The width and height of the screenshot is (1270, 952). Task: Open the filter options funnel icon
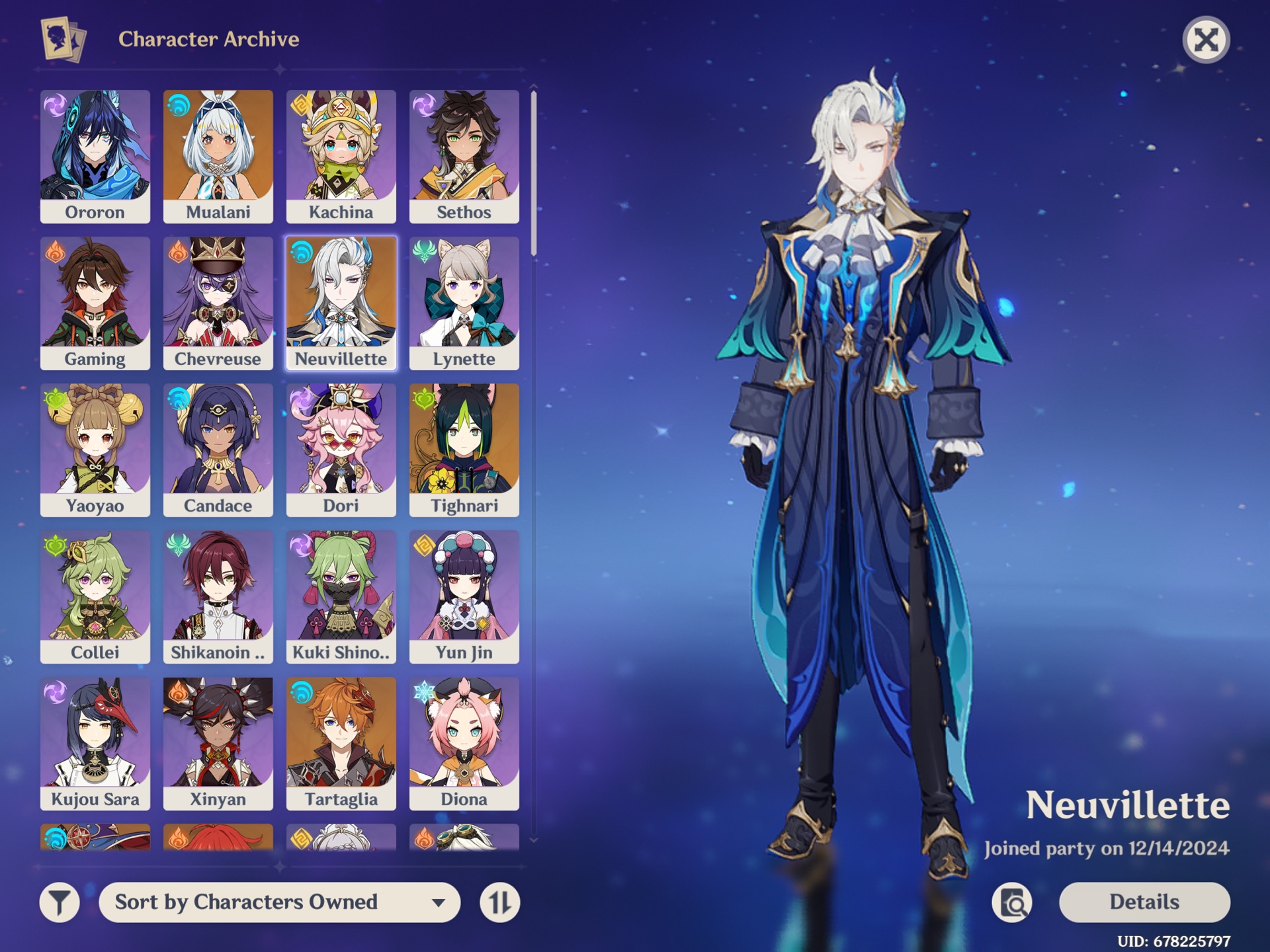tap(58, 901)
